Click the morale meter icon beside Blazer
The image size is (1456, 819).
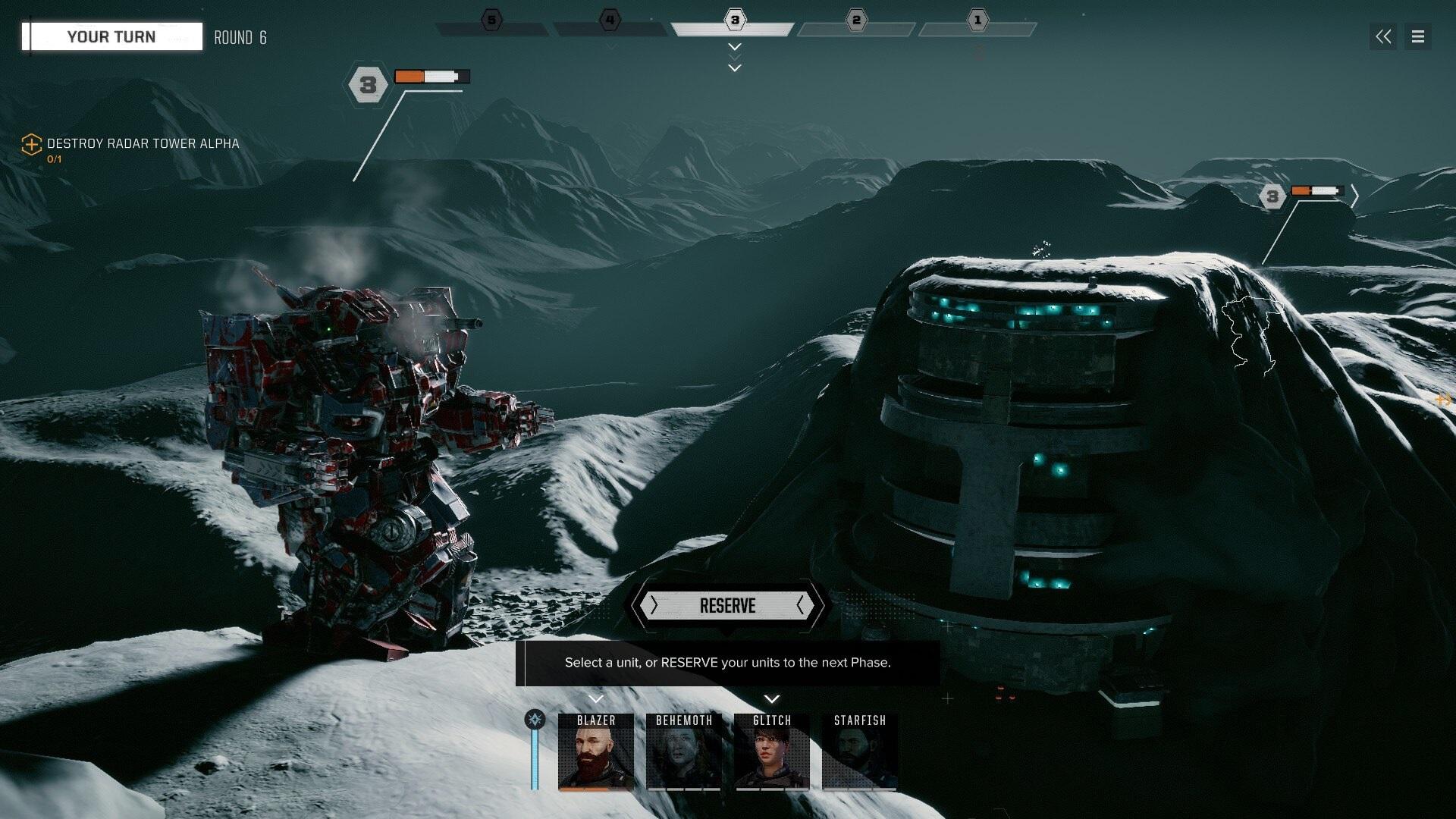535,720
